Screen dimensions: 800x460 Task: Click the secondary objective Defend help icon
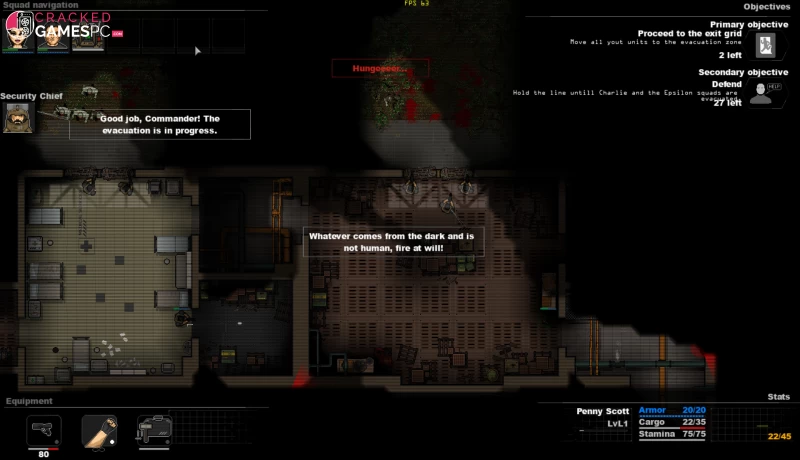click(765, 92)
